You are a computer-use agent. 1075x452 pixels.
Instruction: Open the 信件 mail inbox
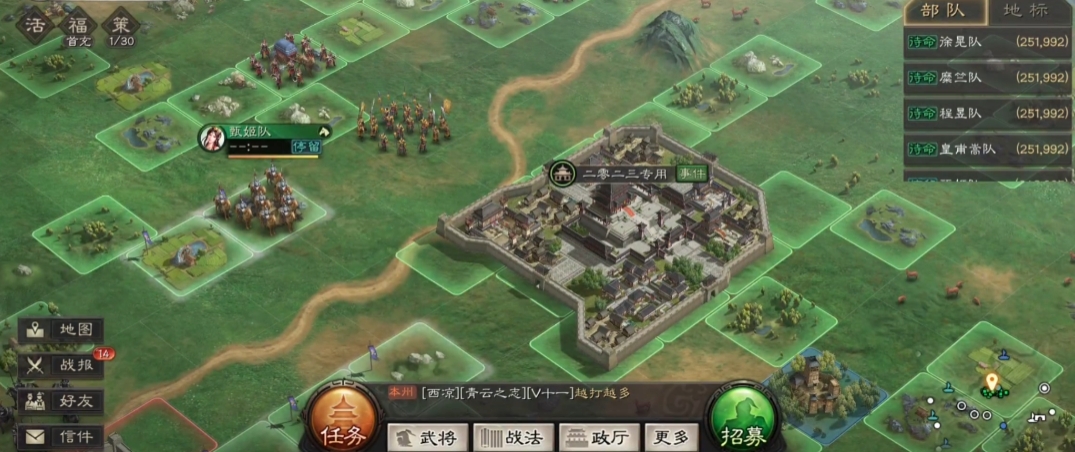pyautogui.click(x=62, y=437)
